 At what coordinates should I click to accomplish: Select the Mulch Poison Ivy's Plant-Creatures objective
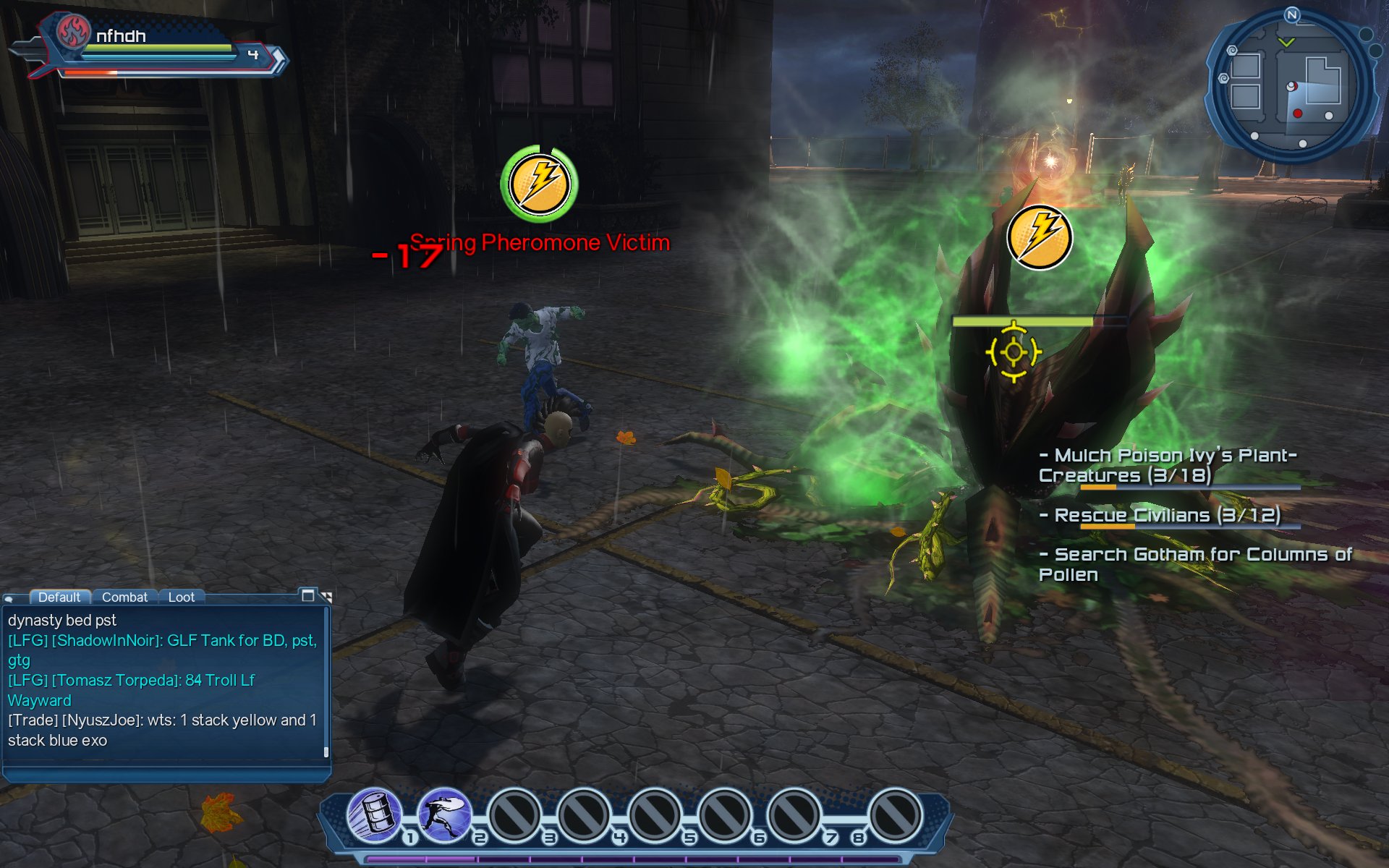pos(1167,465)
